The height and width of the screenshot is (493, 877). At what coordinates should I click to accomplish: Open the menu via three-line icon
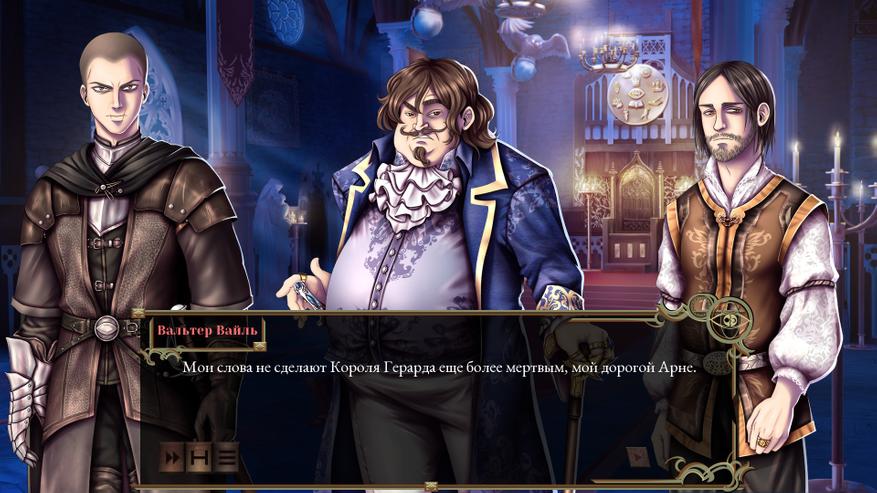(227, 459)
